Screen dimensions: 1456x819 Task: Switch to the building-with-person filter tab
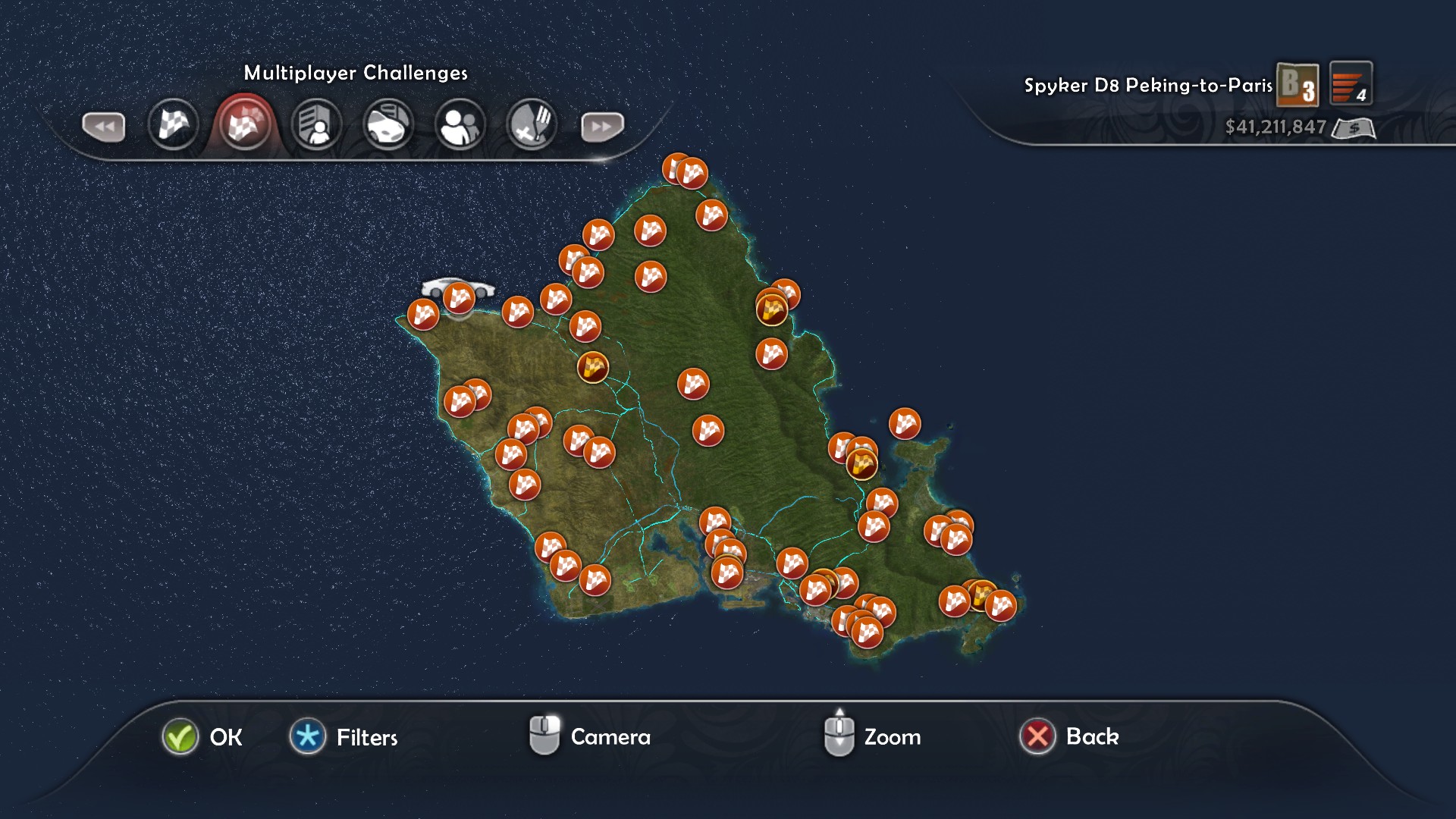(x=316, y=125)
